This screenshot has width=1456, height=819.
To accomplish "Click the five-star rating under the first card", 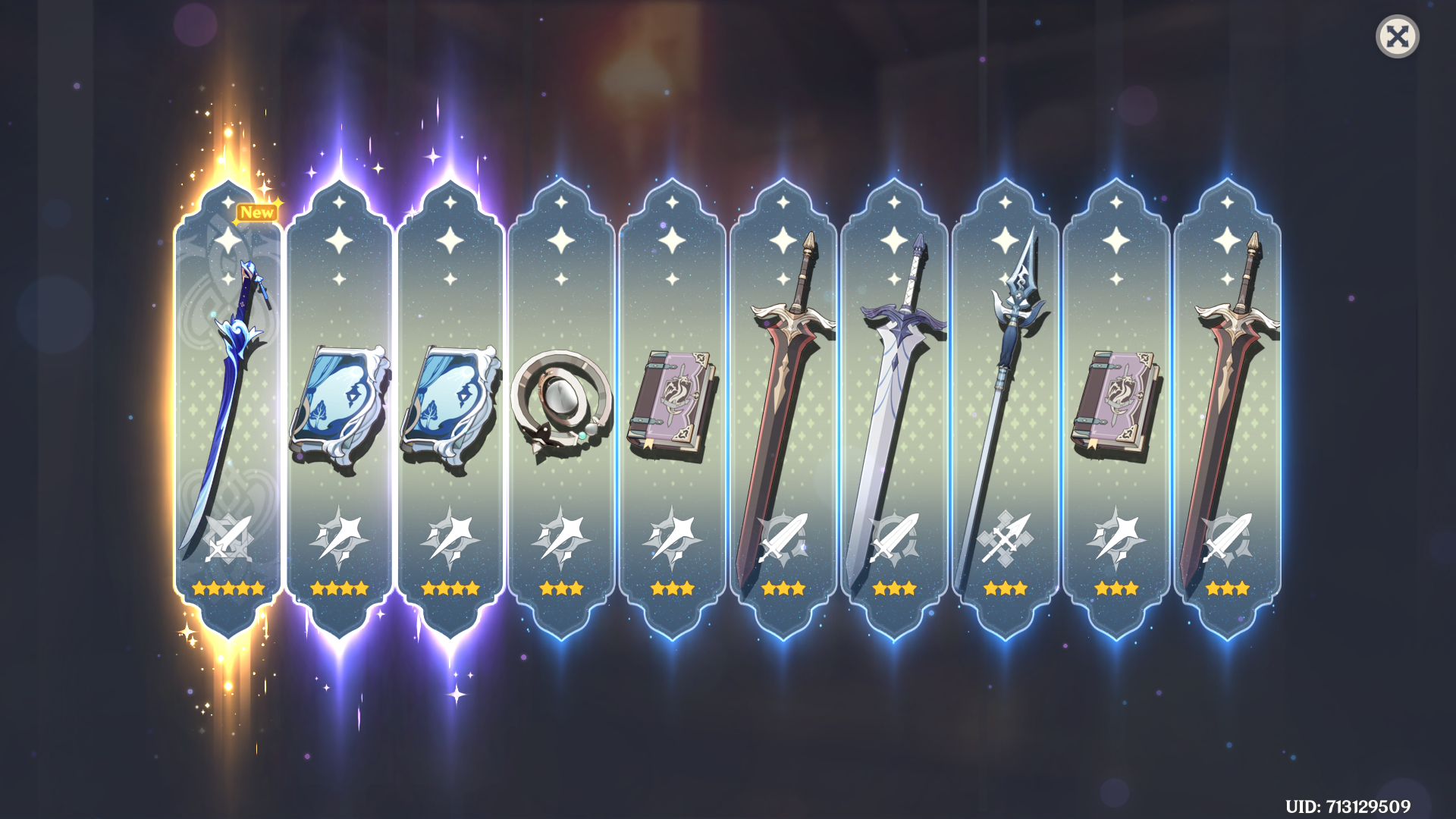I will point(227,588).
